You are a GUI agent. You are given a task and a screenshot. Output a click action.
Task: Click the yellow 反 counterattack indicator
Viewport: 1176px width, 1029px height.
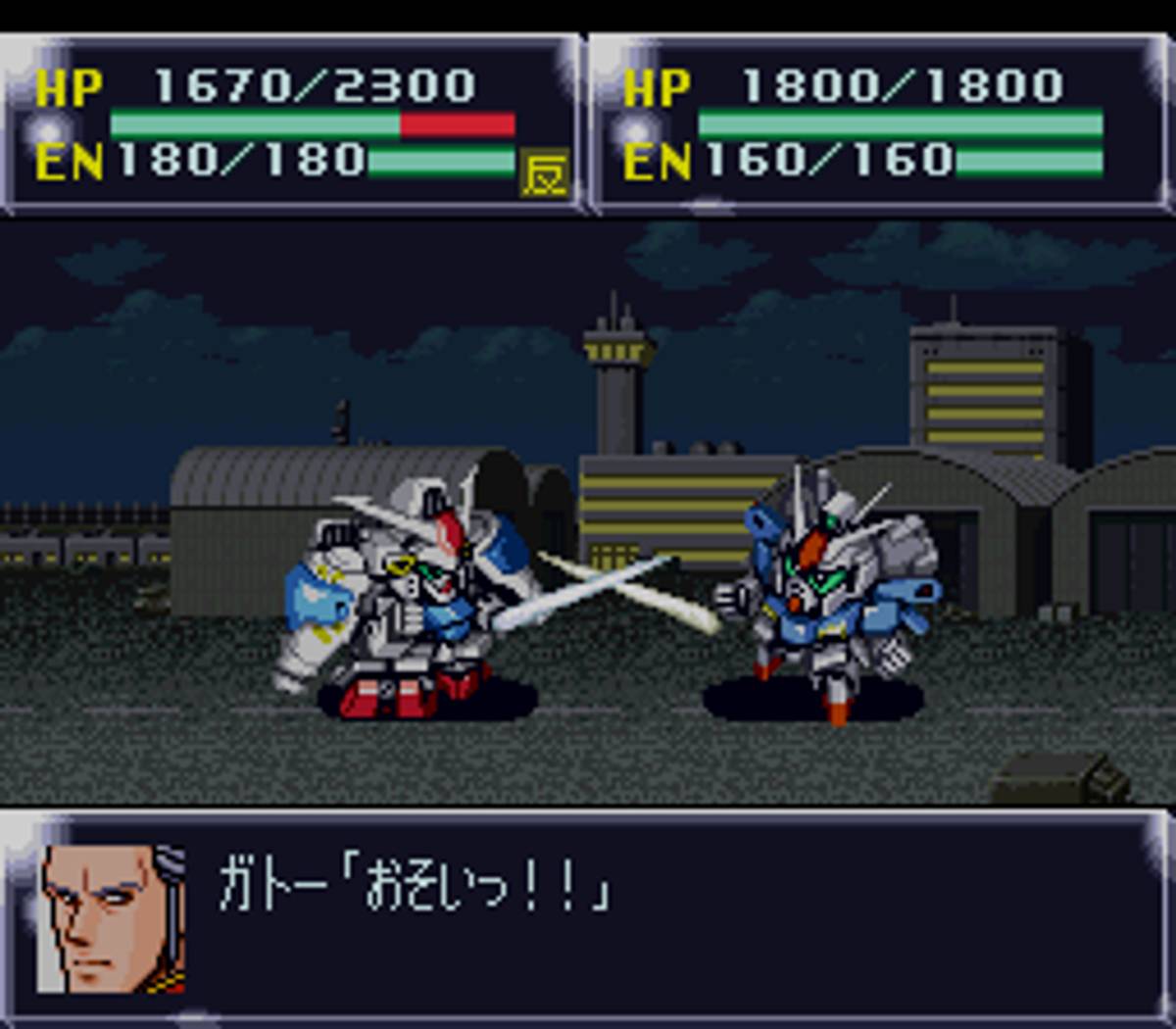pos(544,173)
